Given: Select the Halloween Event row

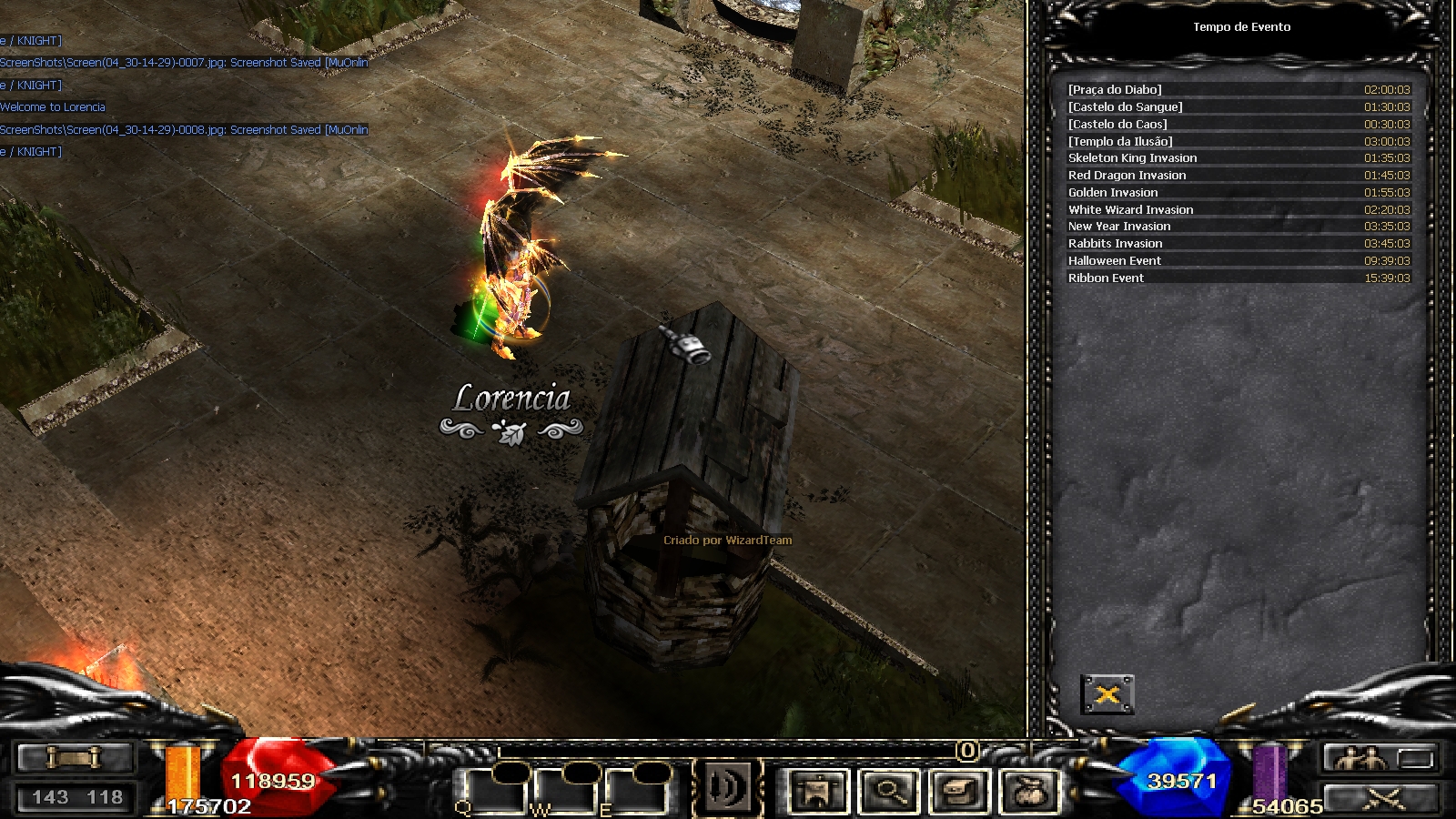Looking at the screenshot, I should tap(1239, 260).
